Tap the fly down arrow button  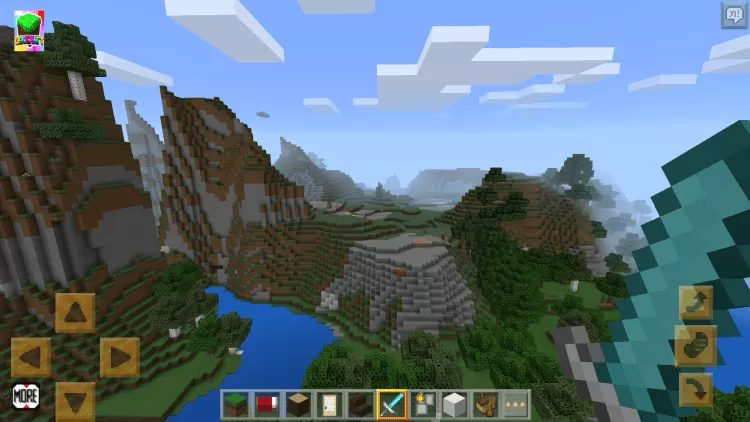pyautogui.click(x=695, y=389)
